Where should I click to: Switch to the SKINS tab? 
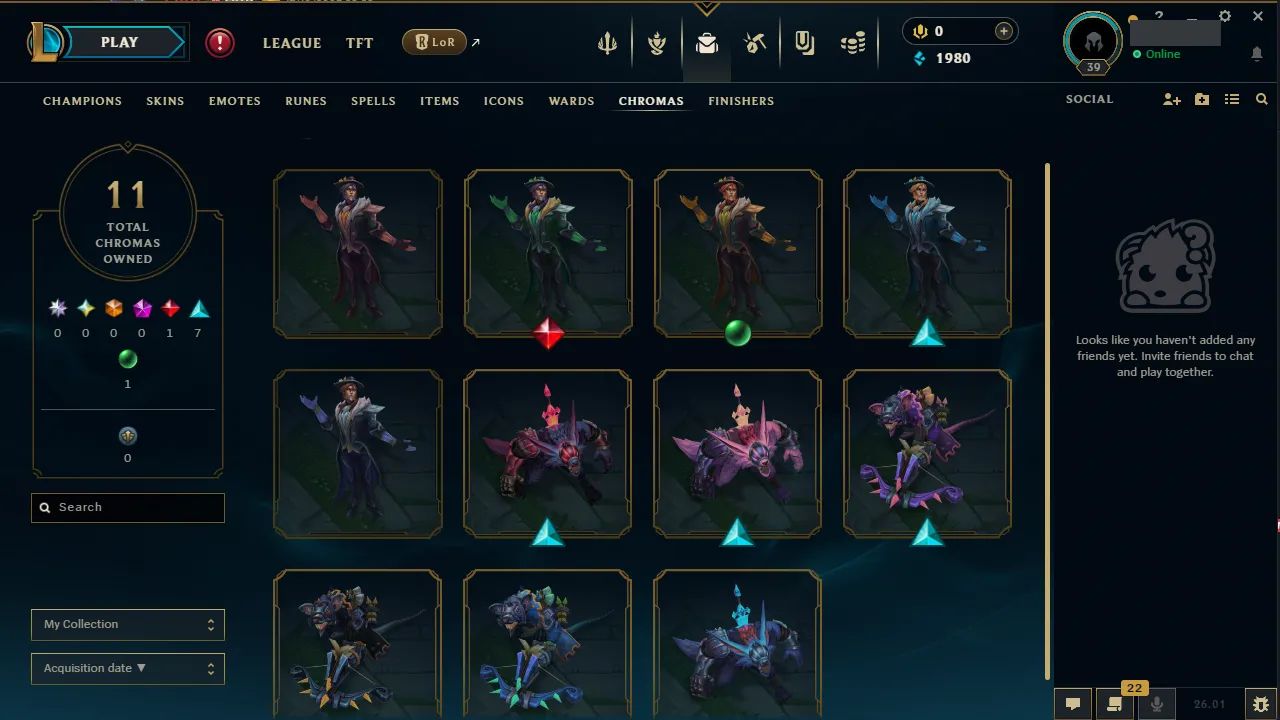165,101
